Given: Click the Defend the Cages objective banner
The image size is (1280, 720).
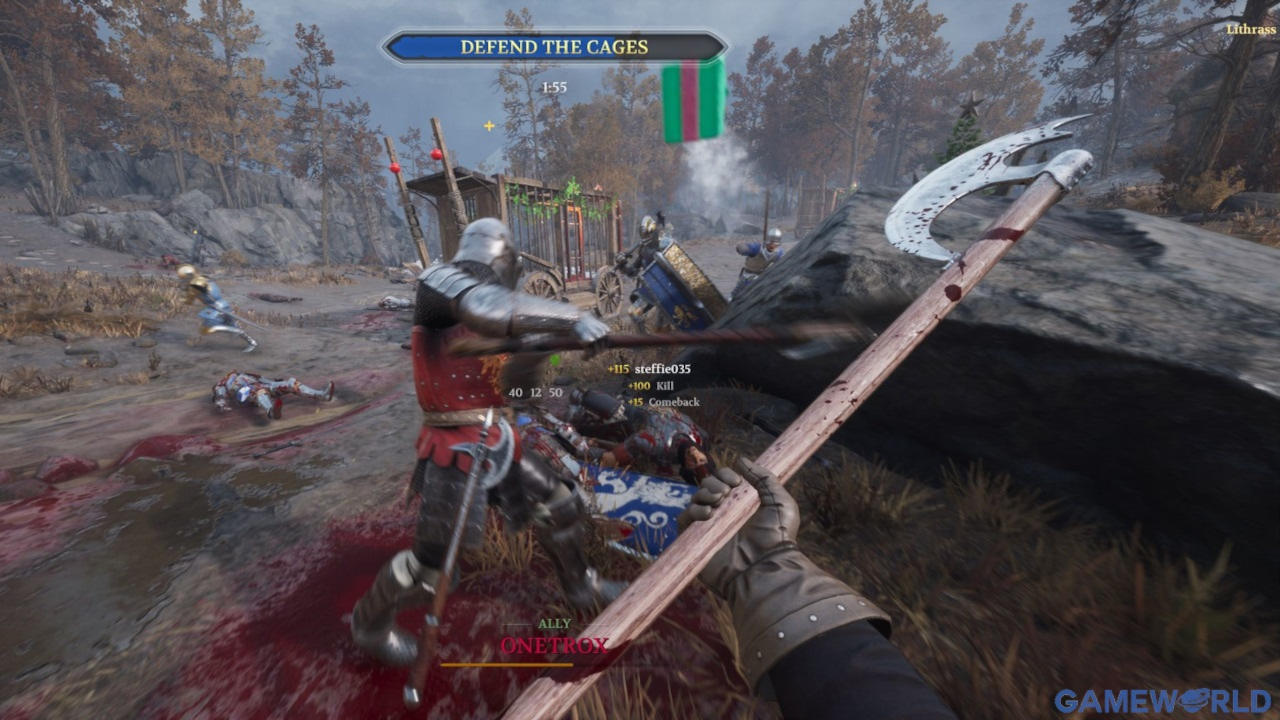Looking at the screenshot, I should pyautogui.click(x=554, y=47).
